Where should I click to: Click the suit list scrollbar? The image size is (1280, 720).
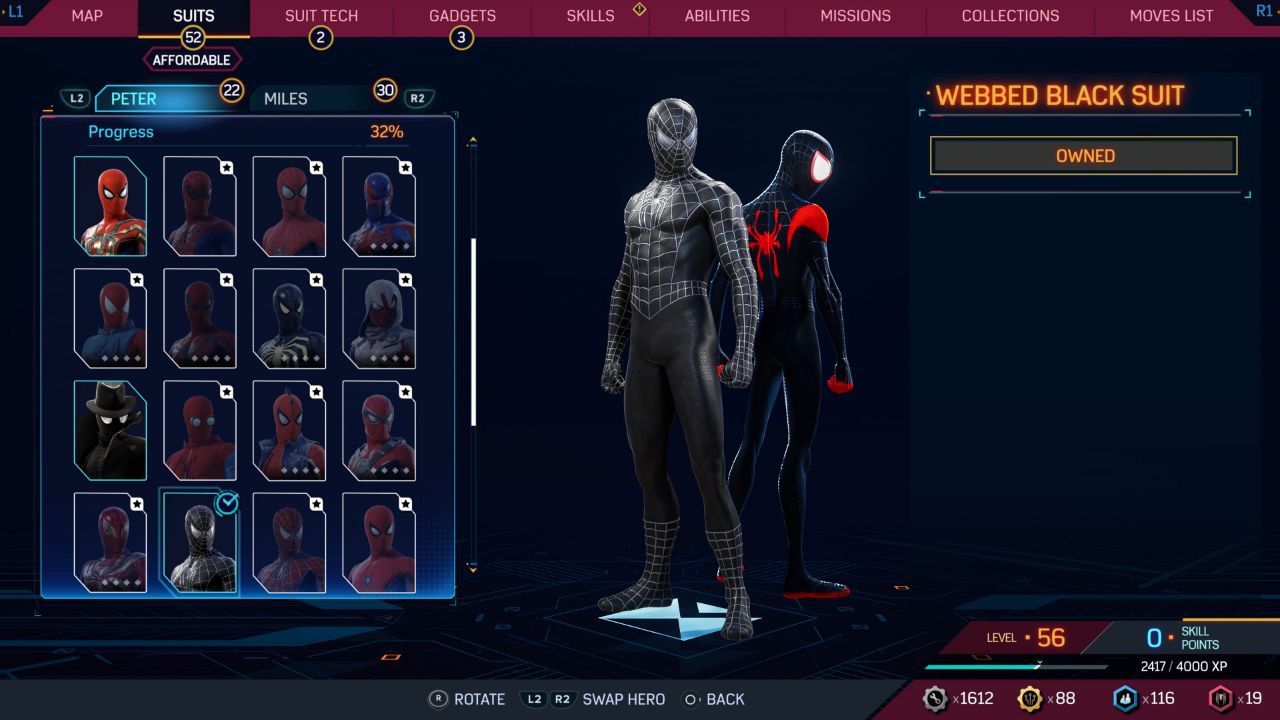[473, 330]
